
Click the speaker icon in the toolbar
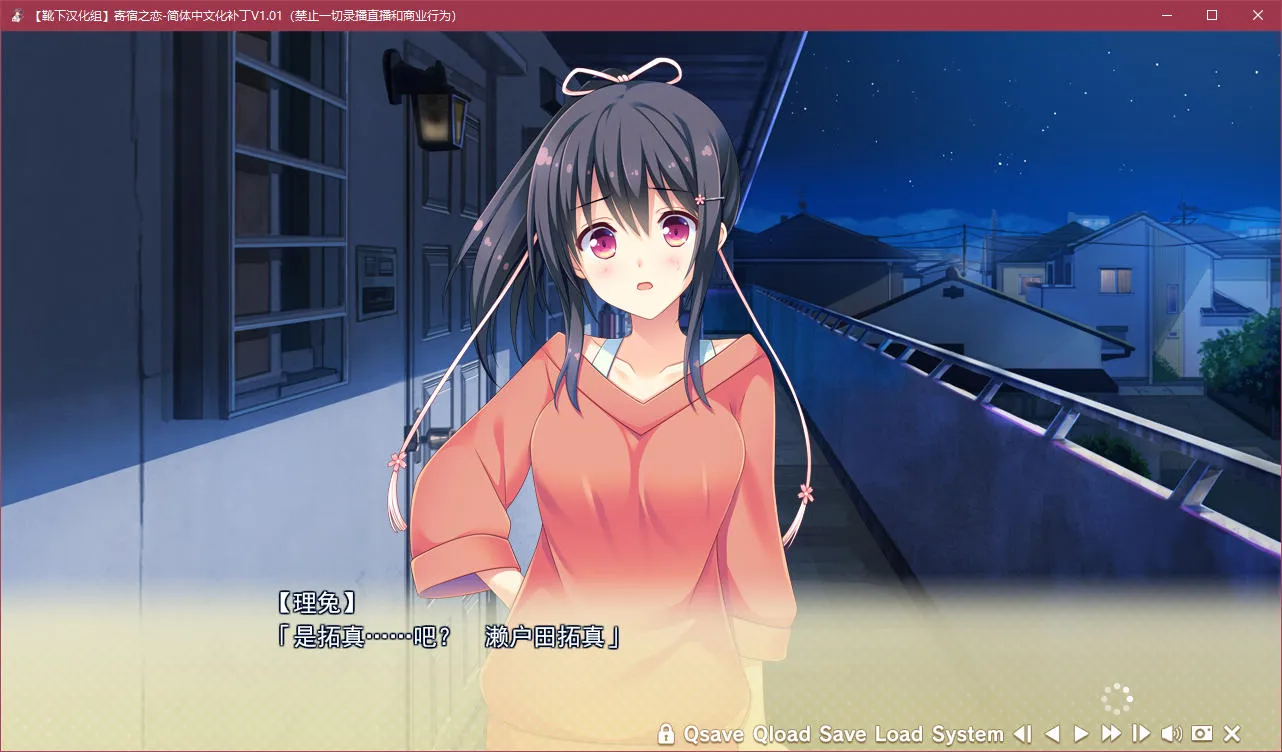(x=1171, y=734)
